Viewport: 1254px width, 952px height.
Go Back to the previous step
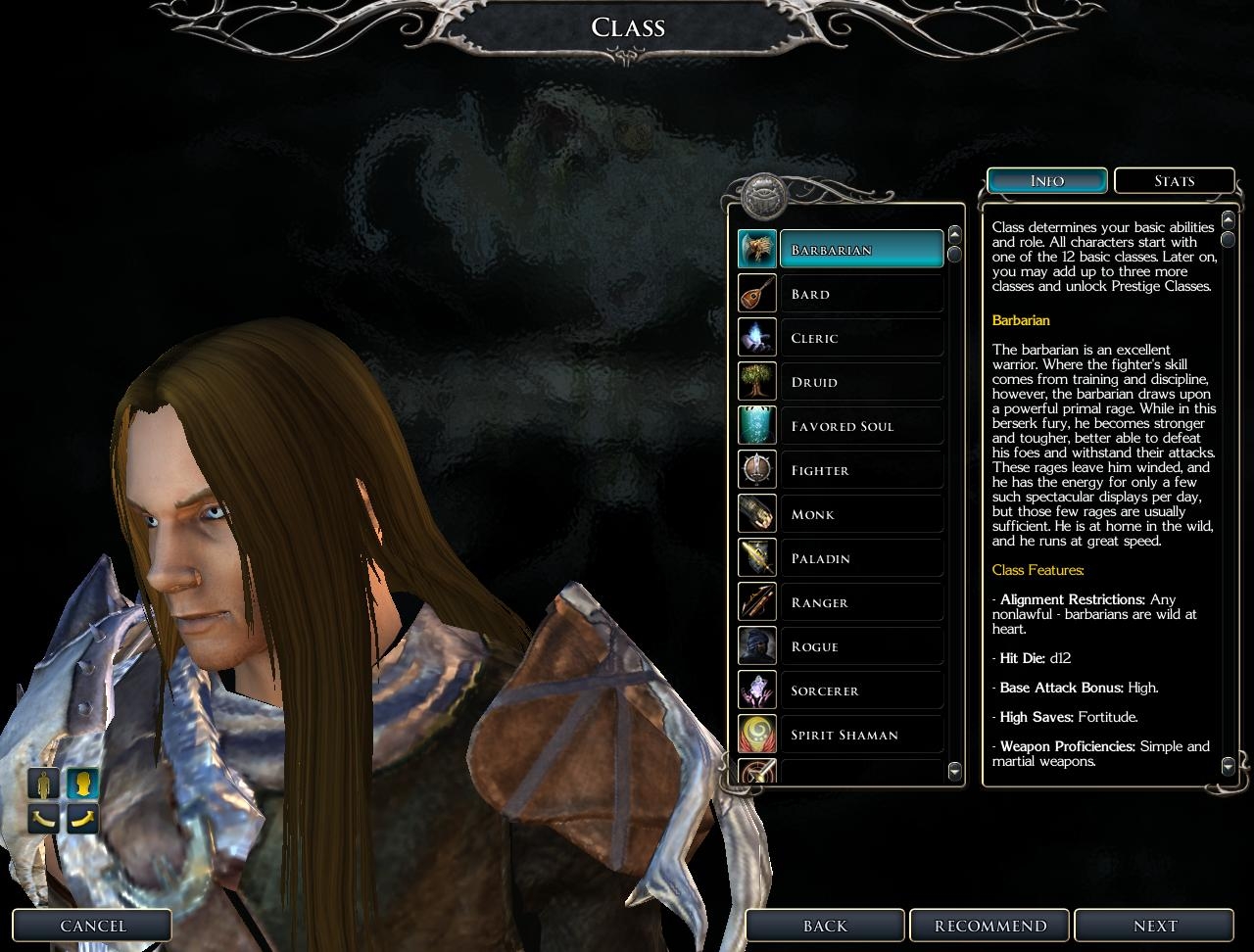pos(825,926)
